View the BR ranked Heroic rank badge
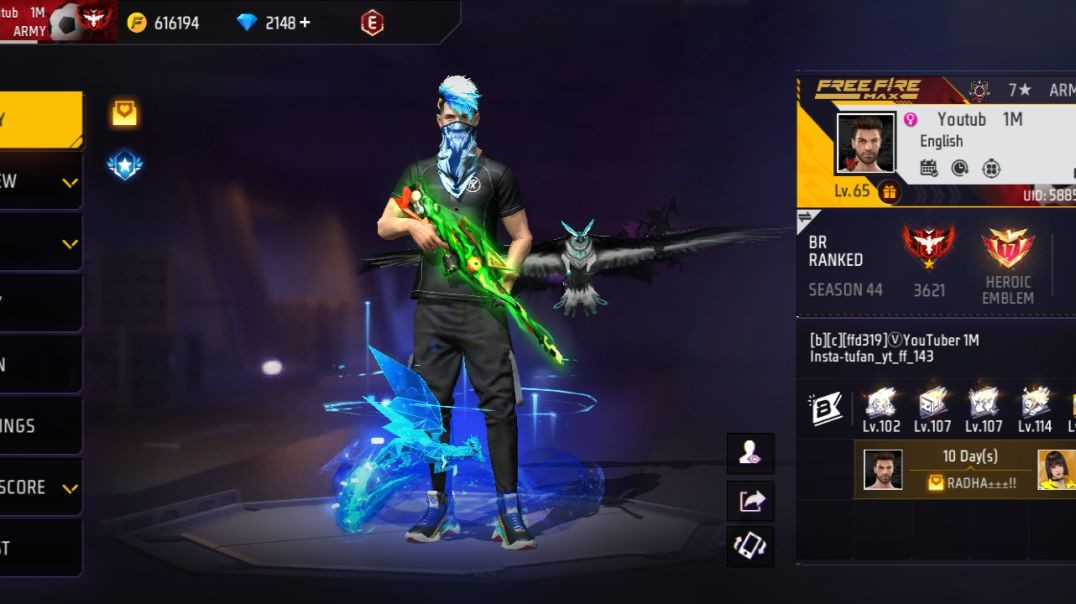The width and height of the screenshot is (1076, 604). coord(928,246)
